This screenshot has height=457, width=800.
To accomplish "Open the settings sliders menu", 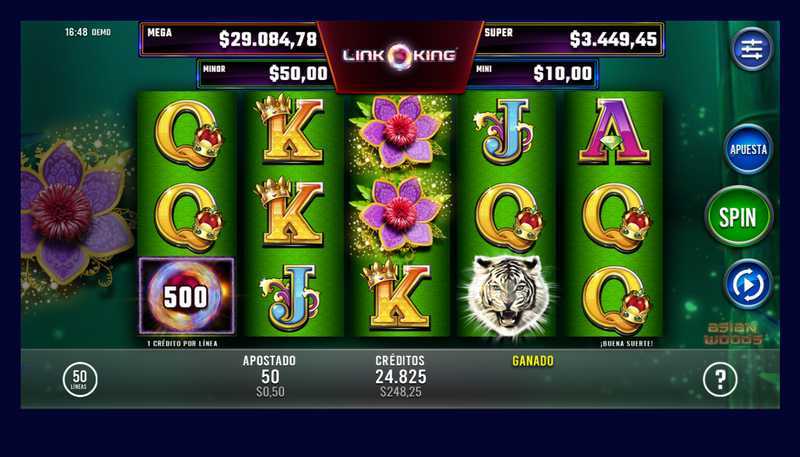I will coord(752,48).
